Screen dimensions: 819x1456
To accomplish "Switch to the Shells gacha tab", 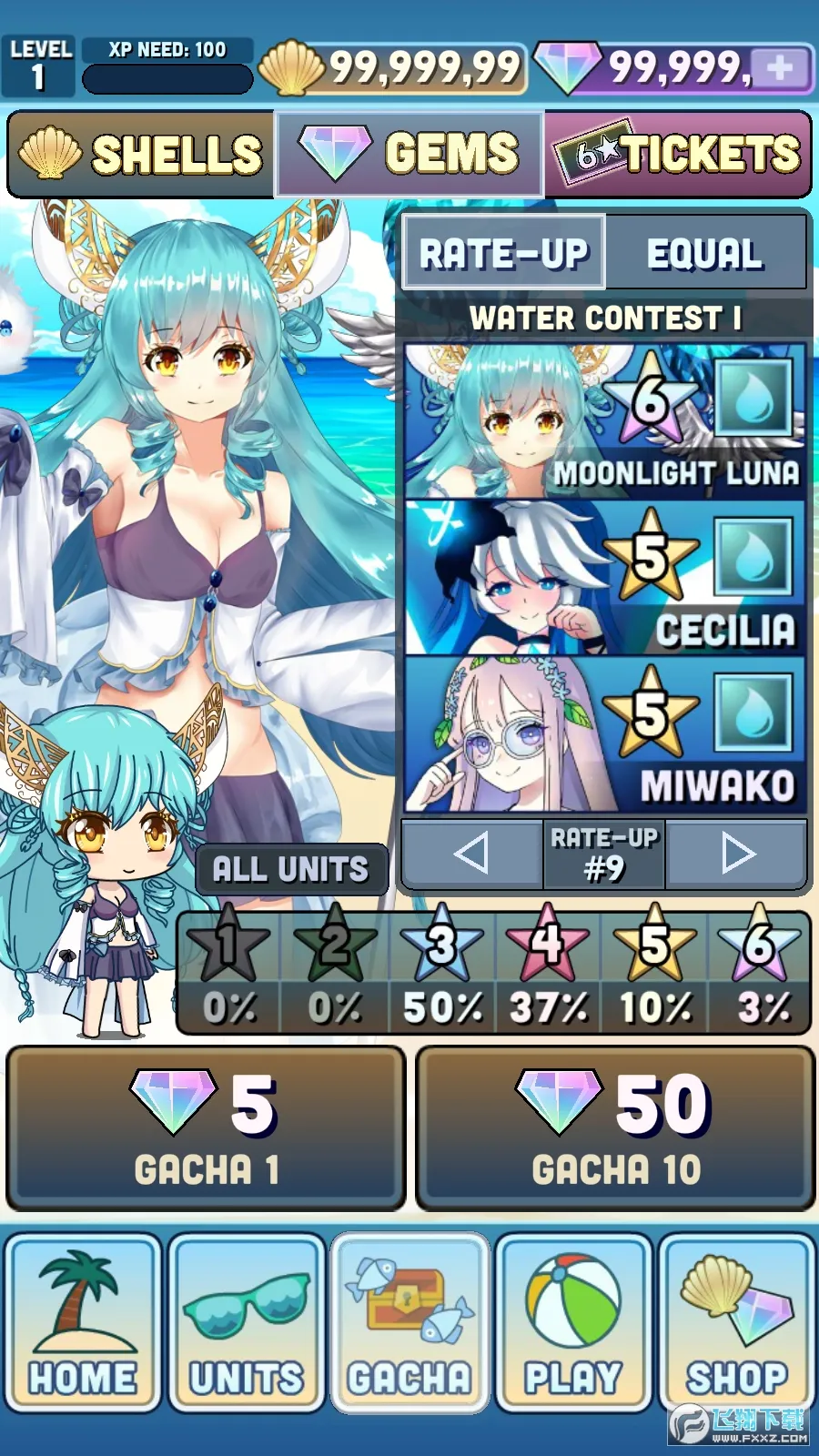I will click(x=142, y=154).
